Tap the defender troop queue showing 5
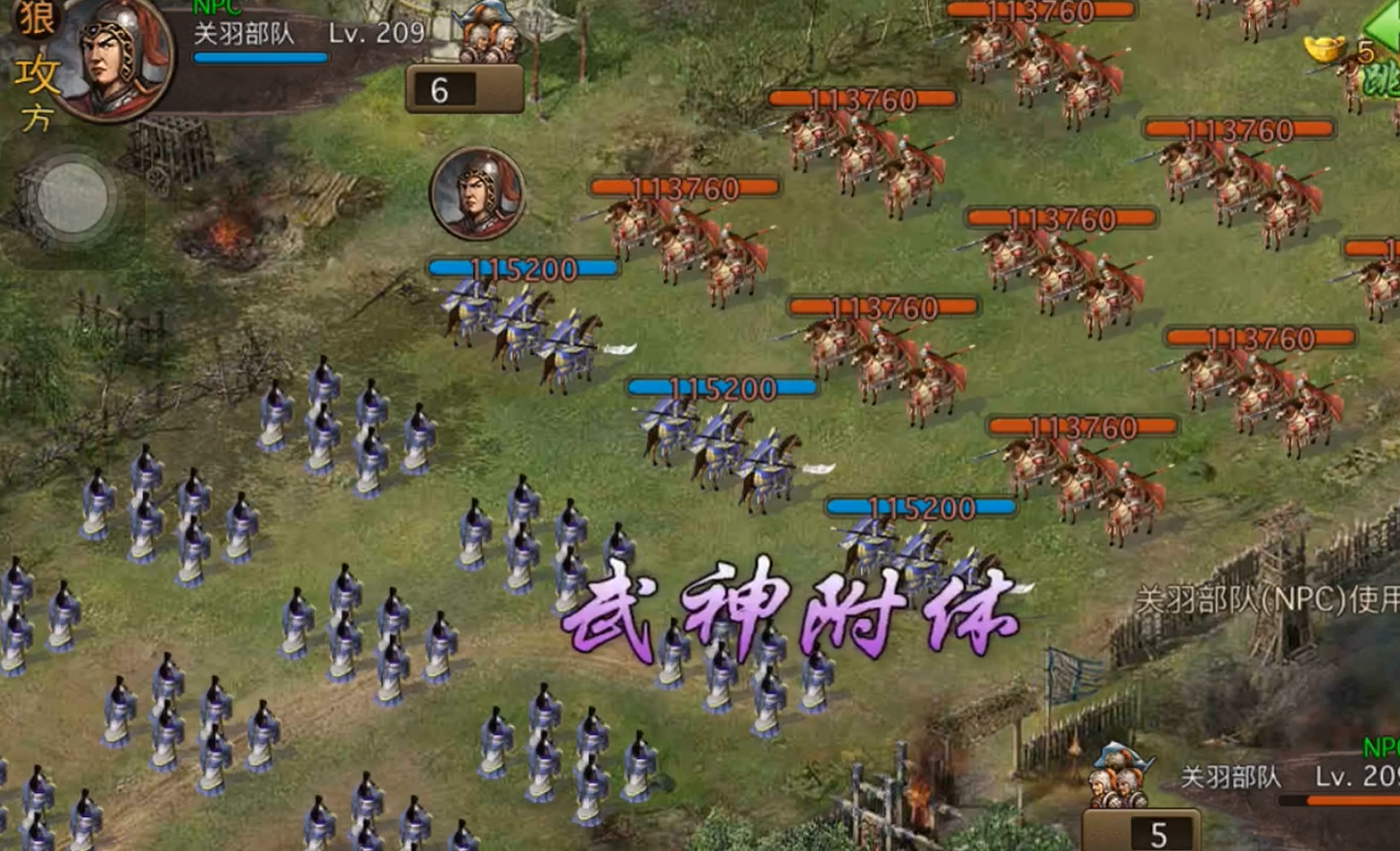 pyautogui.click(x=1142, y=832)
